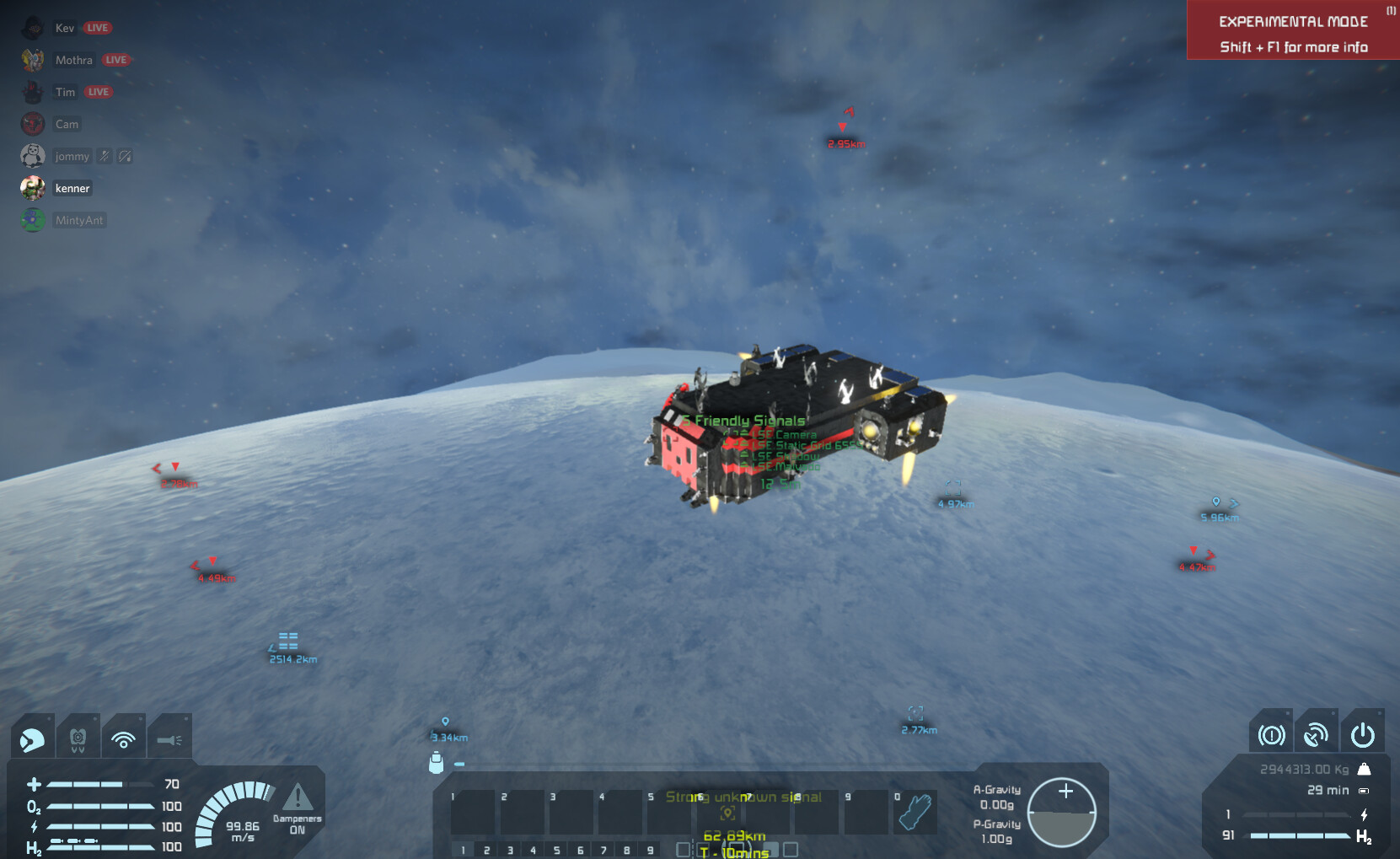Toggle the jetpack indicator icon
Viewport: 1400px width, 859px height.
click(78, 739)
